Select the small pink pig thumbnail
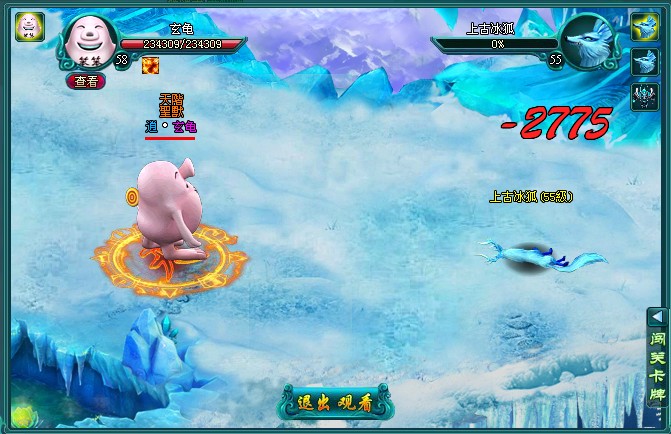This screenshot has width=671, height=434. click(29, 26)
